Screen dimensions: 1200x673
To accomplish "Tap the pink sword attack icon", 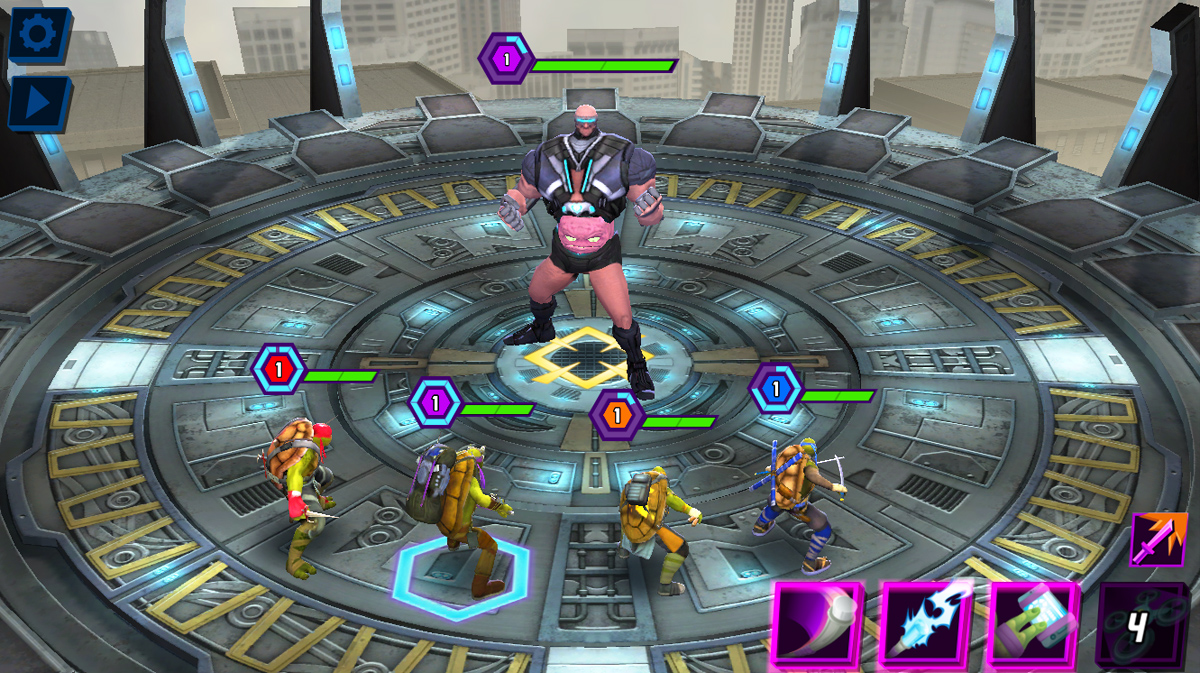I will click(1158, 541).
